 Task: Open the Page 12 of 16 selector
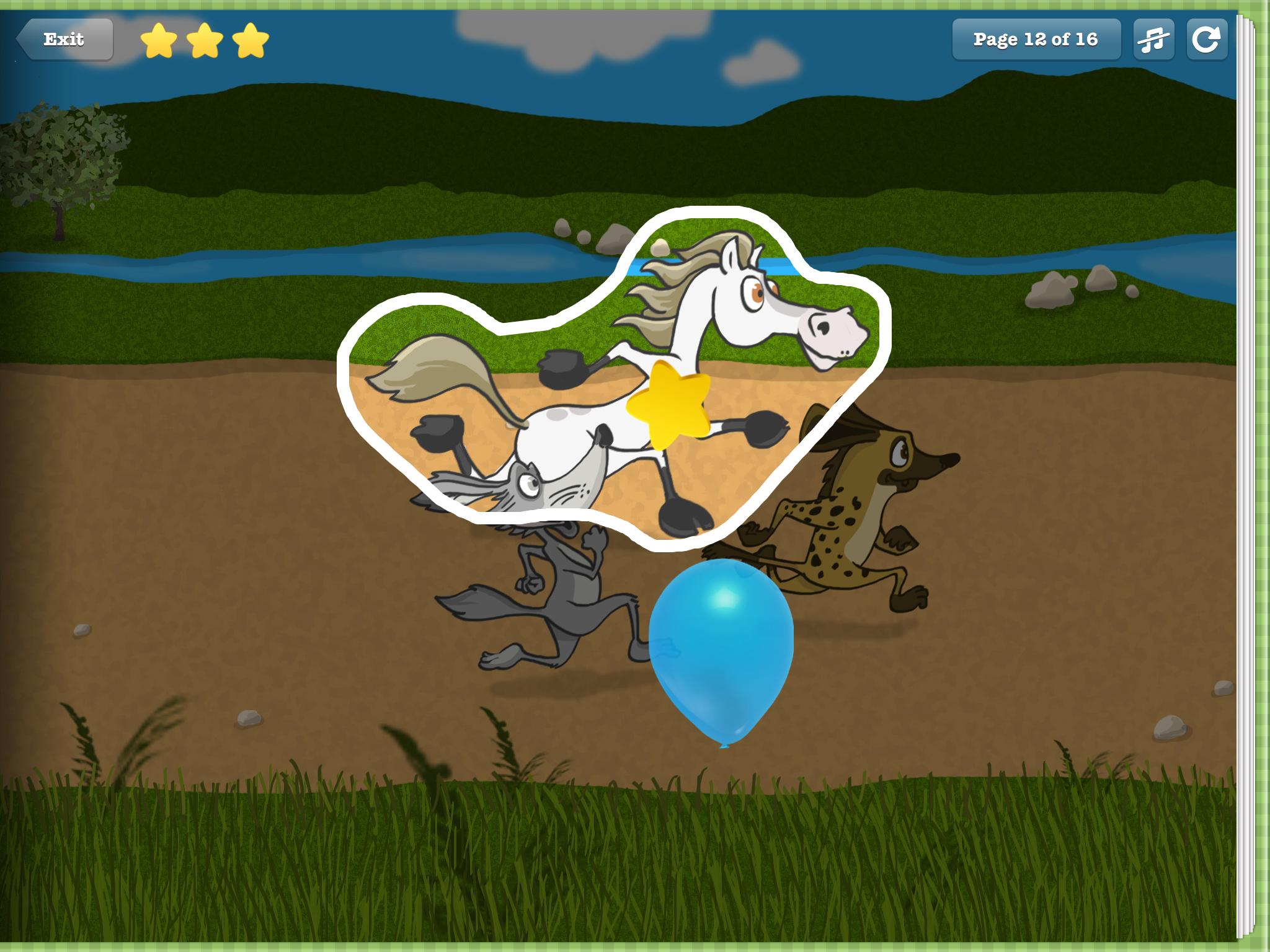(x=1036, y=40)
